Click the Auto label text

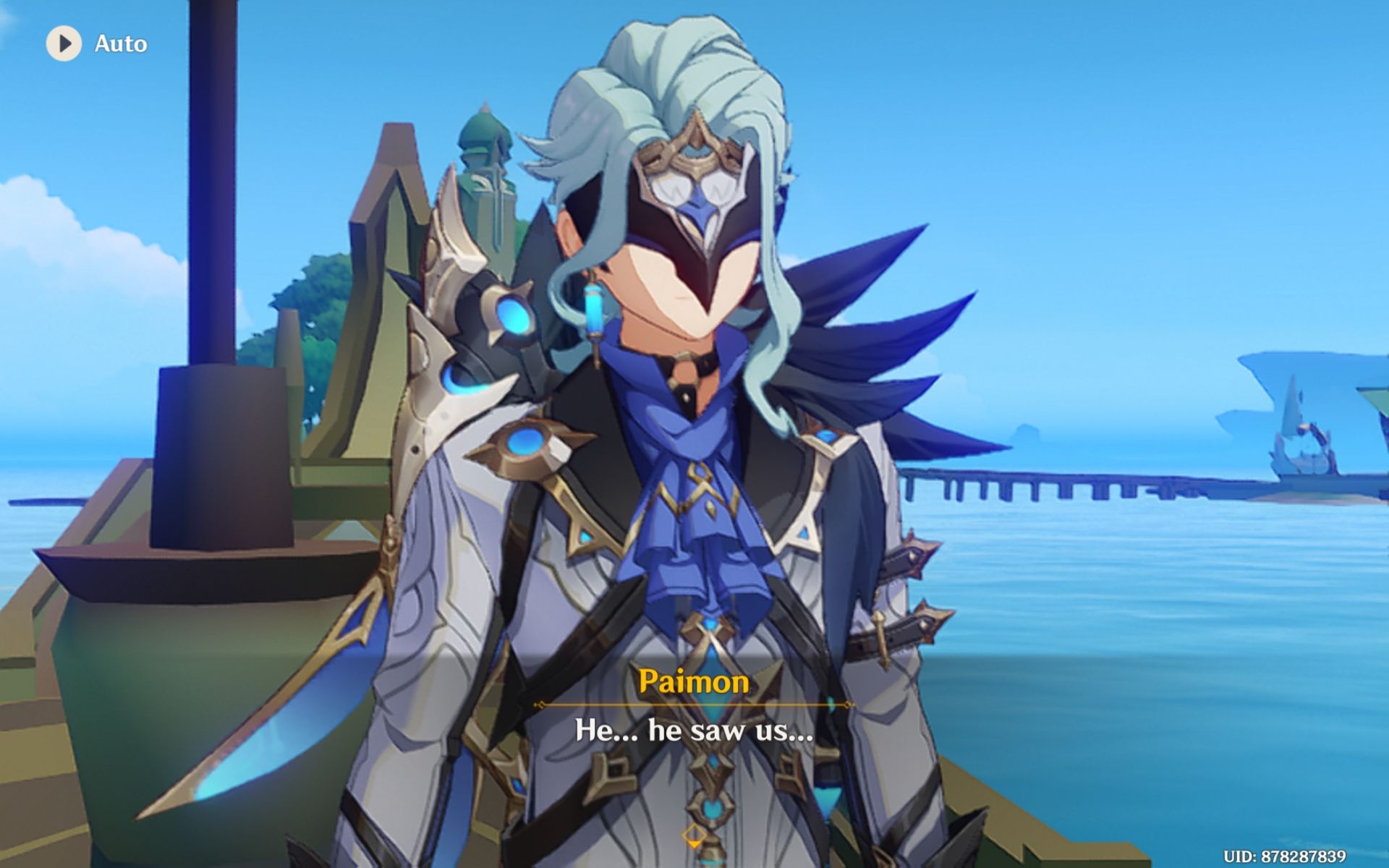(x=121, y=43)
